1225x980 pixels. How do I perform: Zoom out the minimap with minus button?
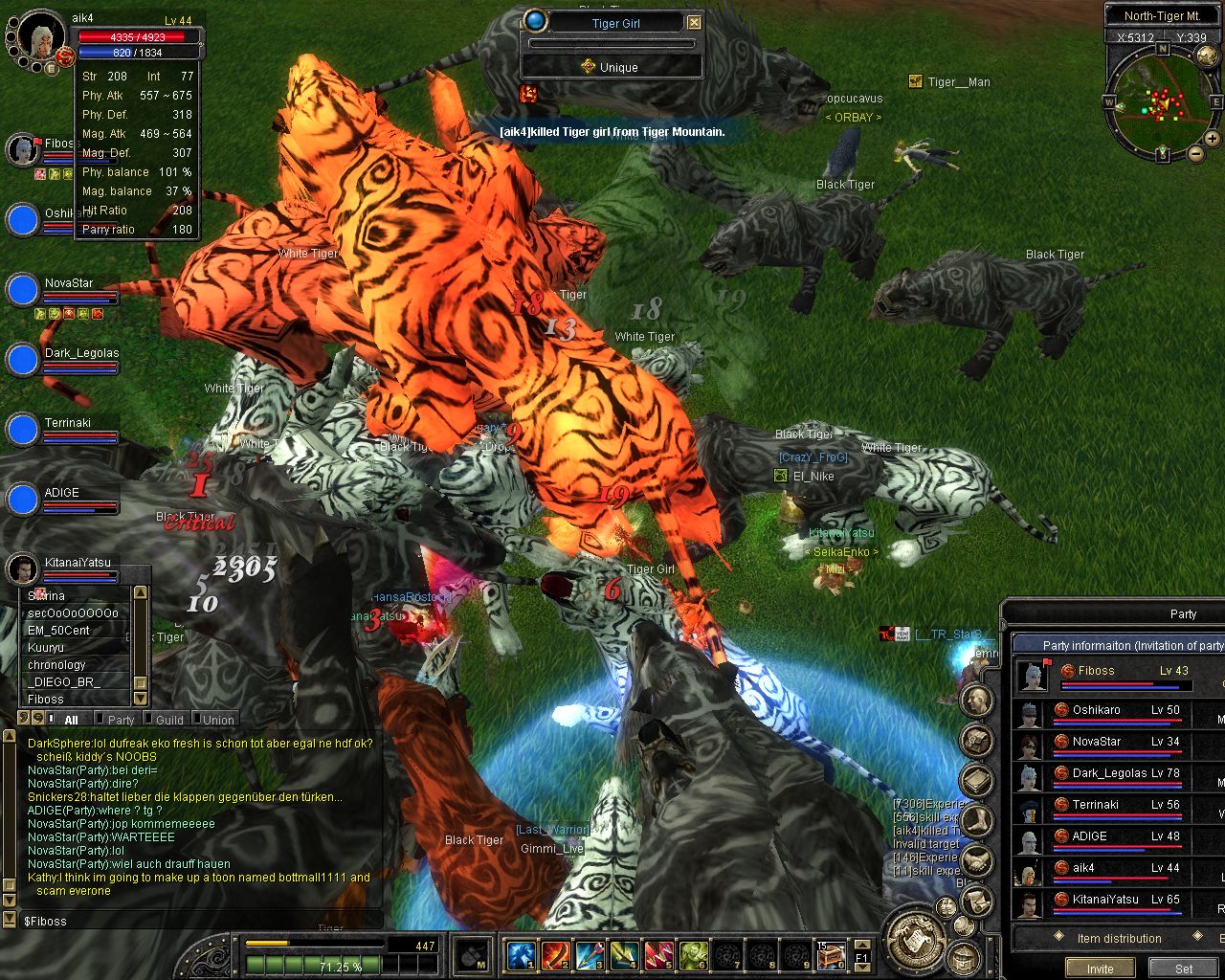1196,153
